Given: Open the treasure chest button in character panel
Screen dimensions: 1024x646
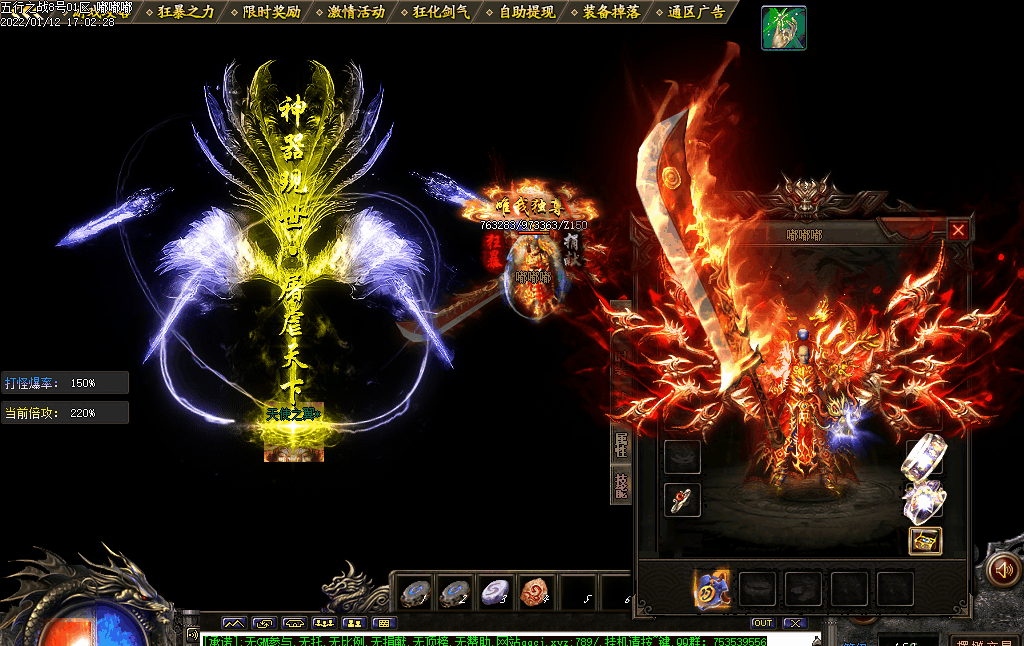Looking at the screenshot, I should pos(925,540).
